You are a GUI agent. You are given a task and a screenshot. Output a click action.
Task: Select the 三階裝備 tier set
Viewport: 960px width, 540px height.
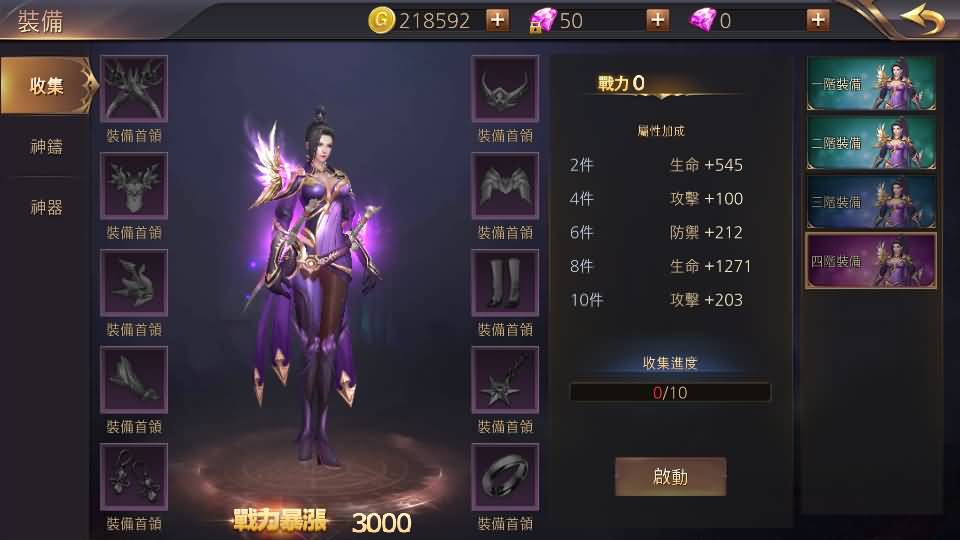(x=871, y=202)
